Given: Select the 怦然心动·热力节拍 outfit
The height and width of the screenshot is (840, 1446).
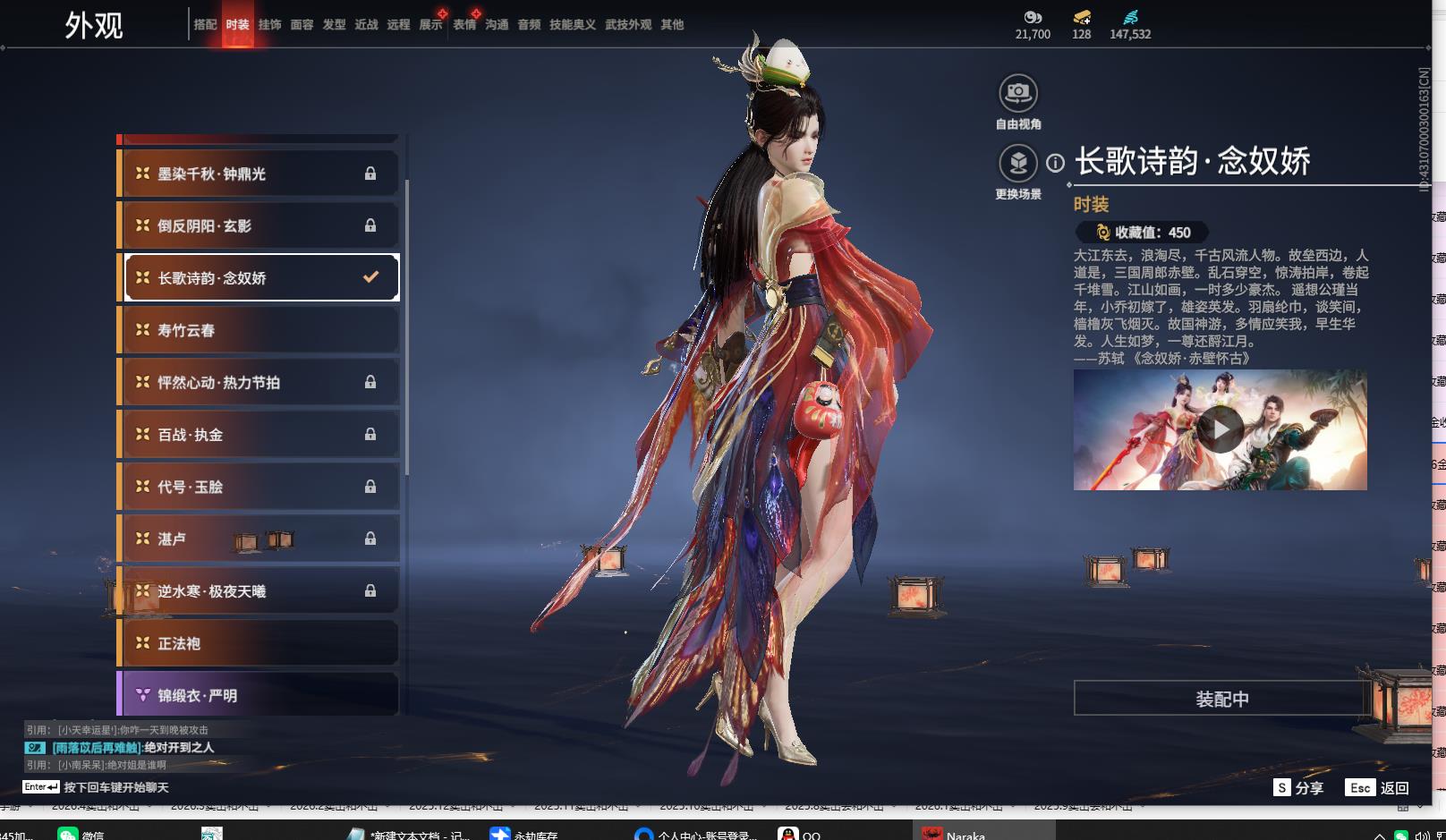Looking at the screenshot, I should pyautogui.click(x=258, y=382).
